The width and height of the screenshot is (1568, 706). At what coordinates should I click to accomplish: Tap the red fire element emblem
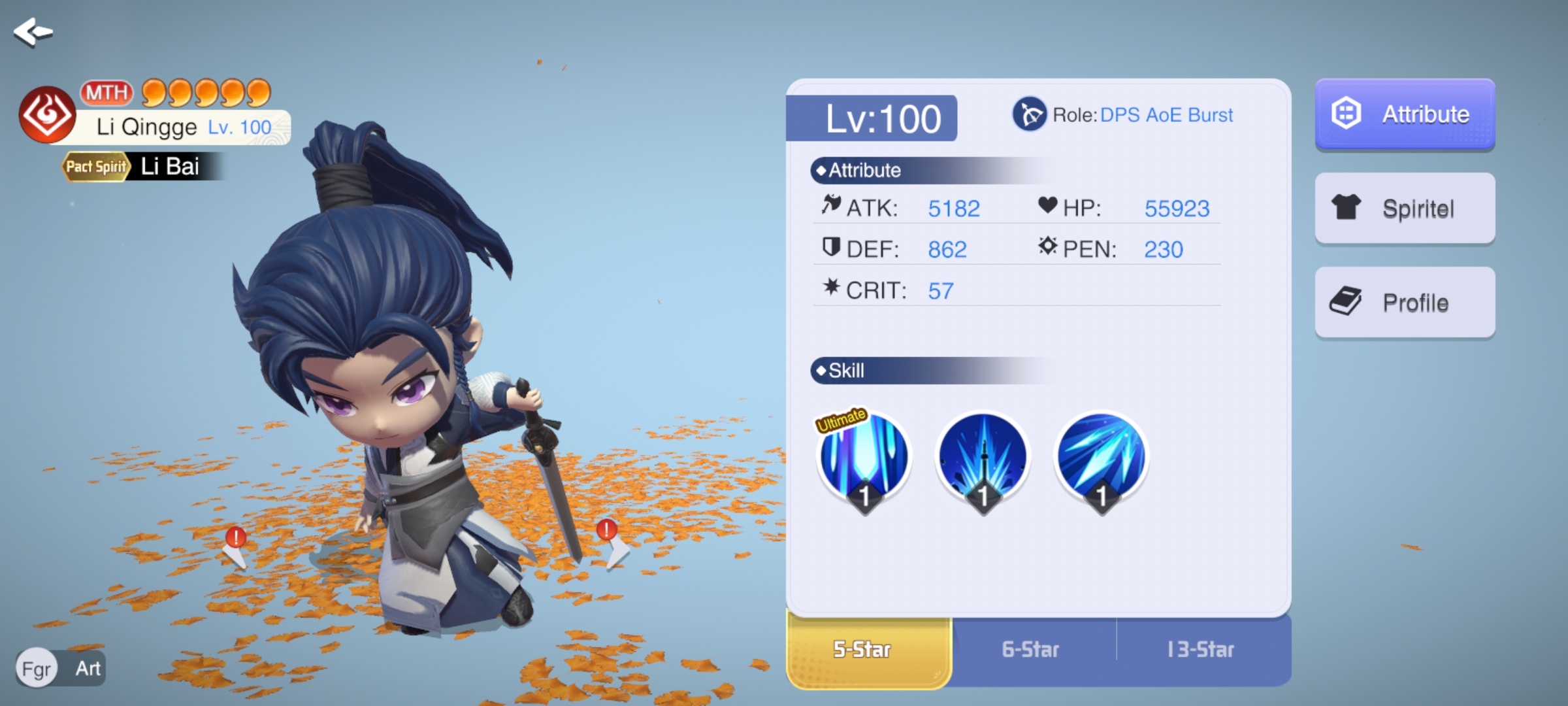47,115
